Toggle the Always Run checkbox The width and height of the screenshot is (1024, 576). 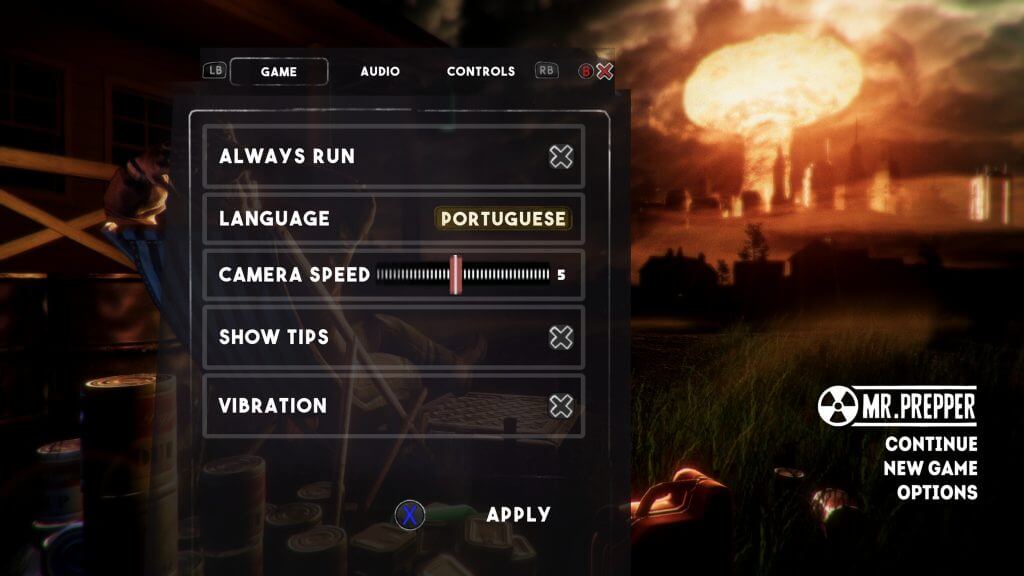(561, 156)
